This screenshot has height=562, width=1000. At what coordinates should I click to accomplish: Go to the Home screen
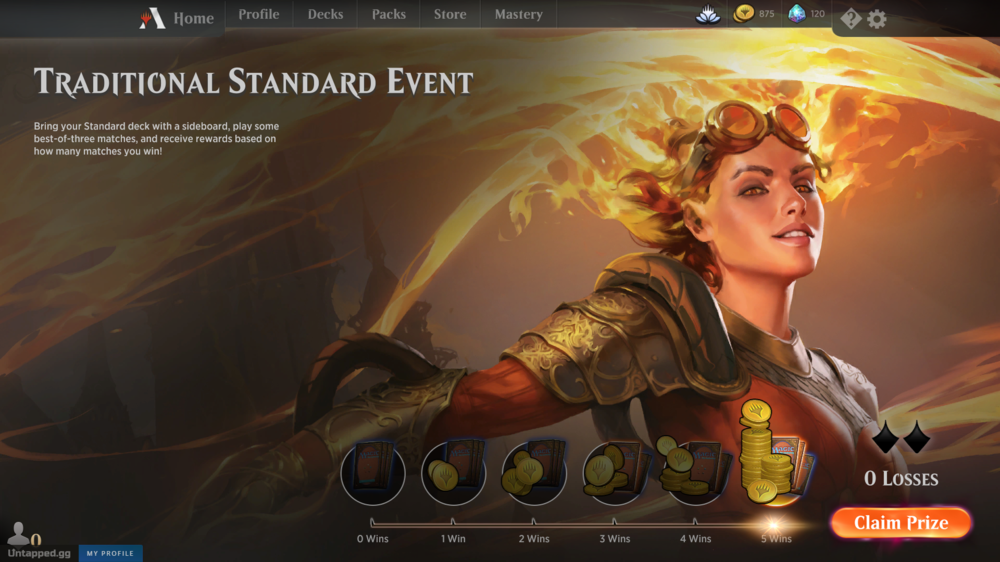(178, 18)
